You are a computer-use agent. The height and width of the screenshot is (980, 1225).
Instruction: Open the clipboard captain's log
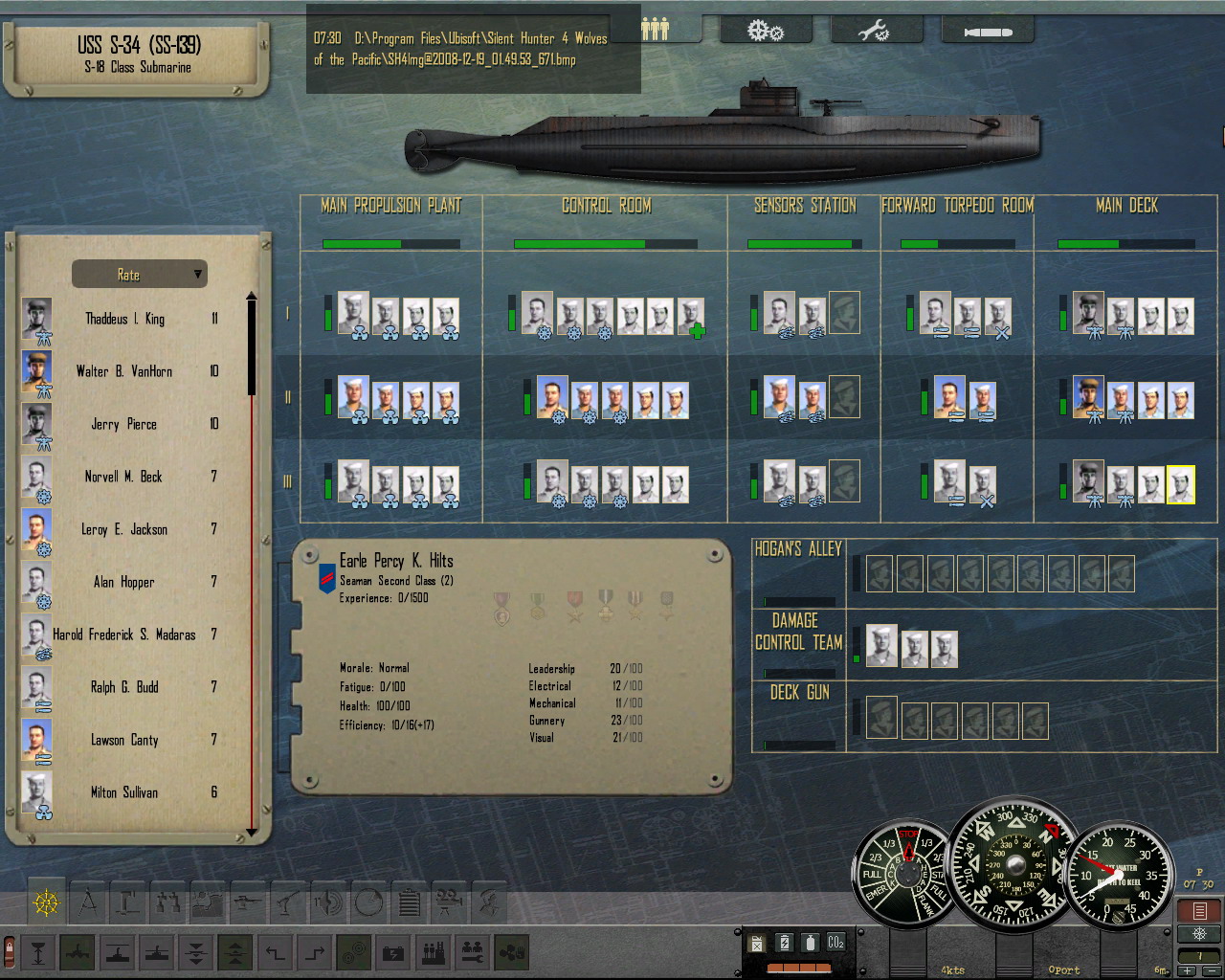409,902
